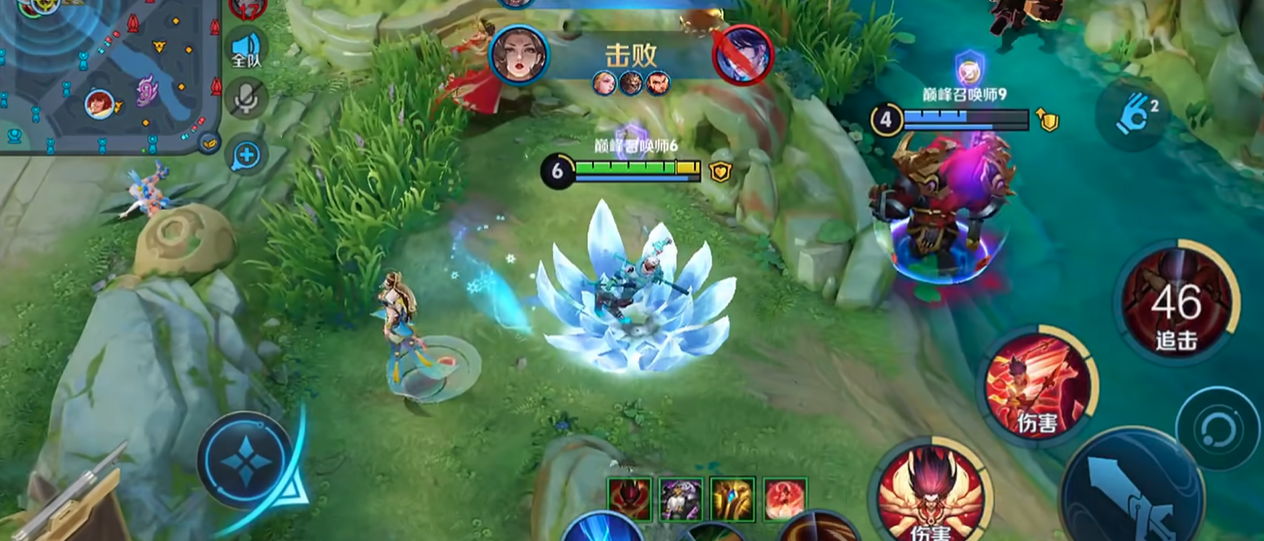Viewport: 1264px width, 541px height.
Task: Select the purple figure item icon
Action: click(682, 499)
